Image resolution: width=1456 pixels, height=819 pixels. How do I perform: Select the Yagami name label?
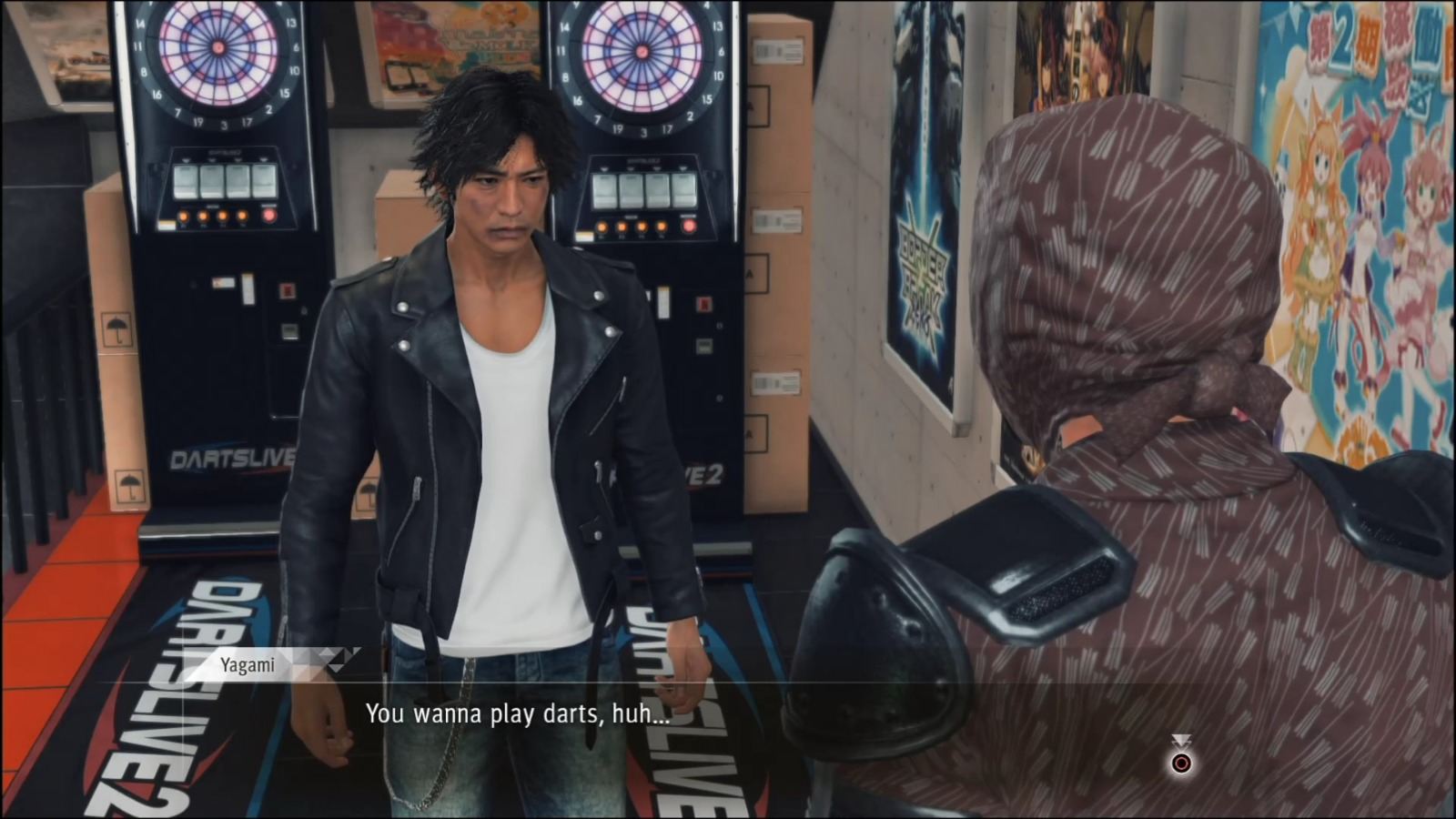[x=248, y=663]
